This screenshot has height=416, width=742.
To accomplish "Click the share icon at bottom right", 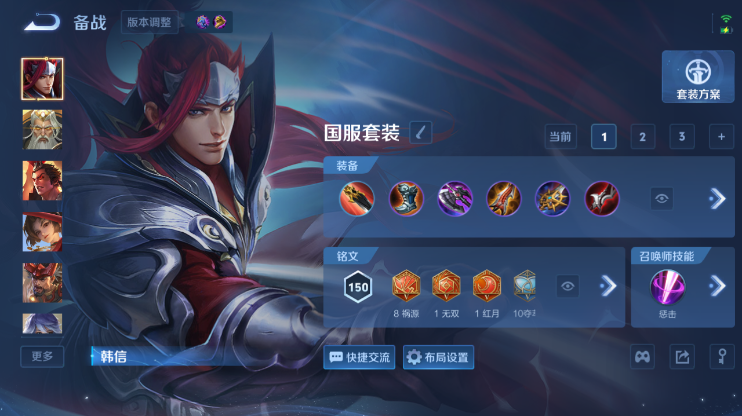I will pos(682,356).
